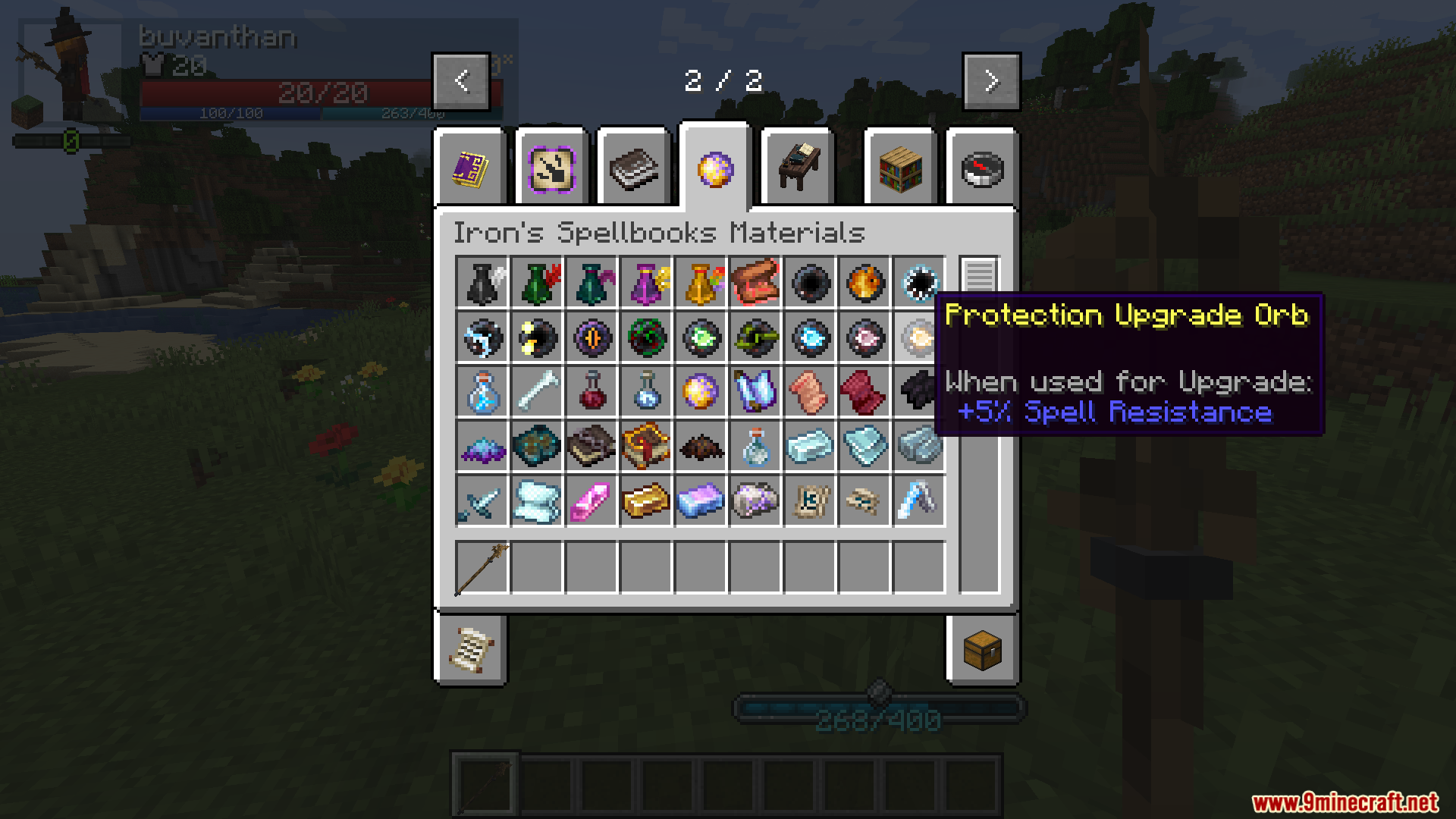Open the purple spellbook tab

(x=470, y=168)
